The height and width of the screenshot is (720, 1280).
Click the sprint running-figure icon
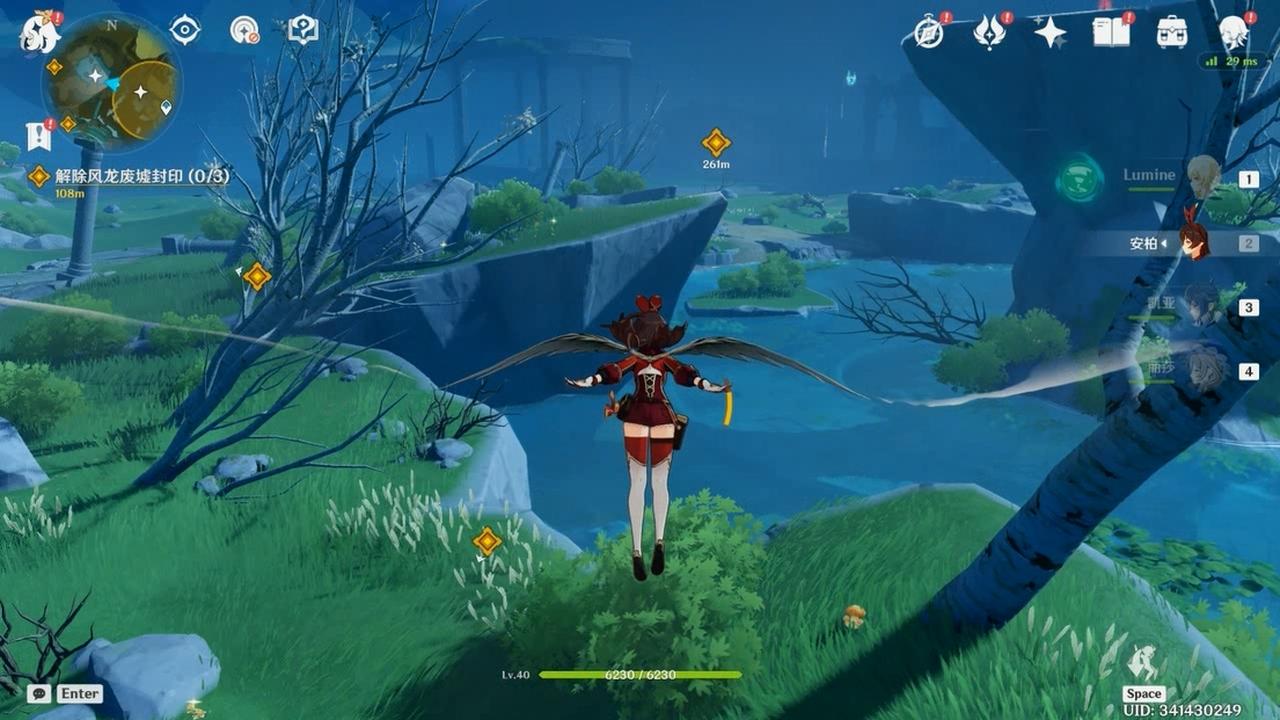point(1143,663)
